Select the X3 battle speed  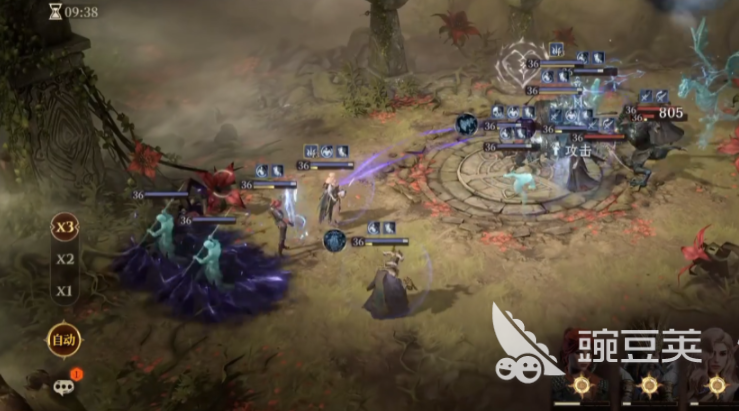click(65, 227)
